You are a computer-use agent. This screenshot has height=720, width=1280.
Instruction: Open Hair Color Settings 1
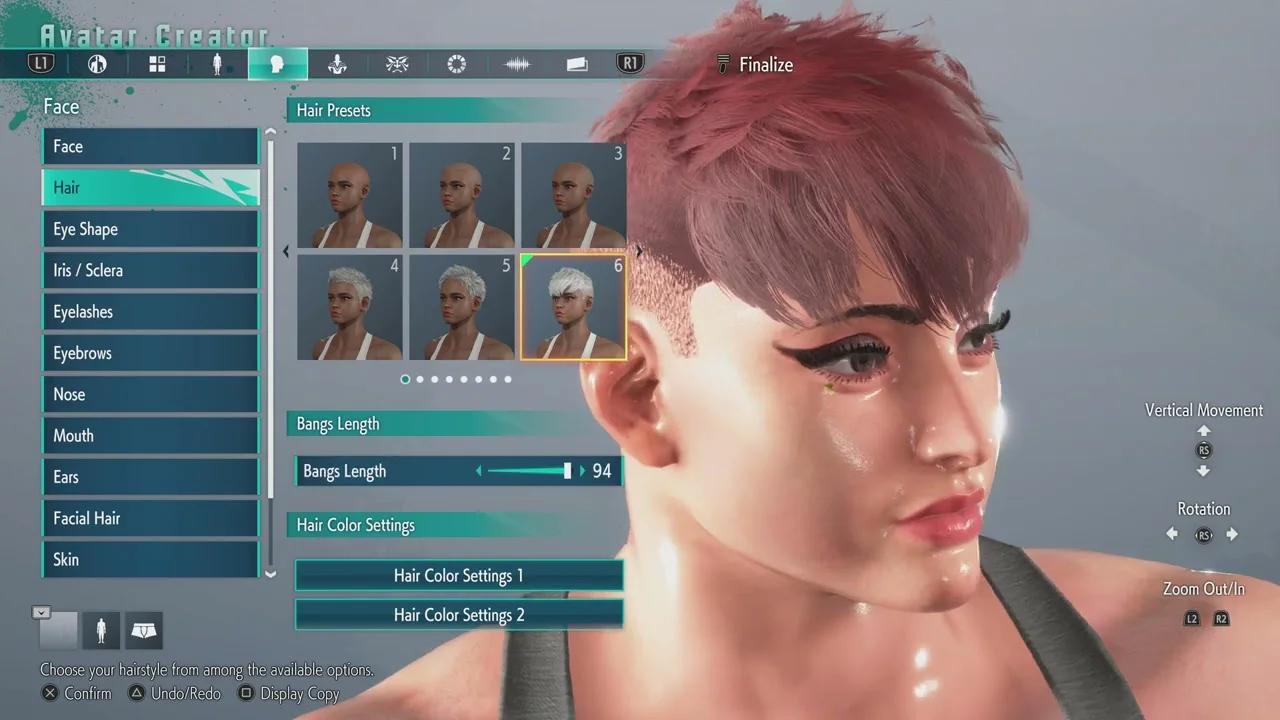click(458, 575)
